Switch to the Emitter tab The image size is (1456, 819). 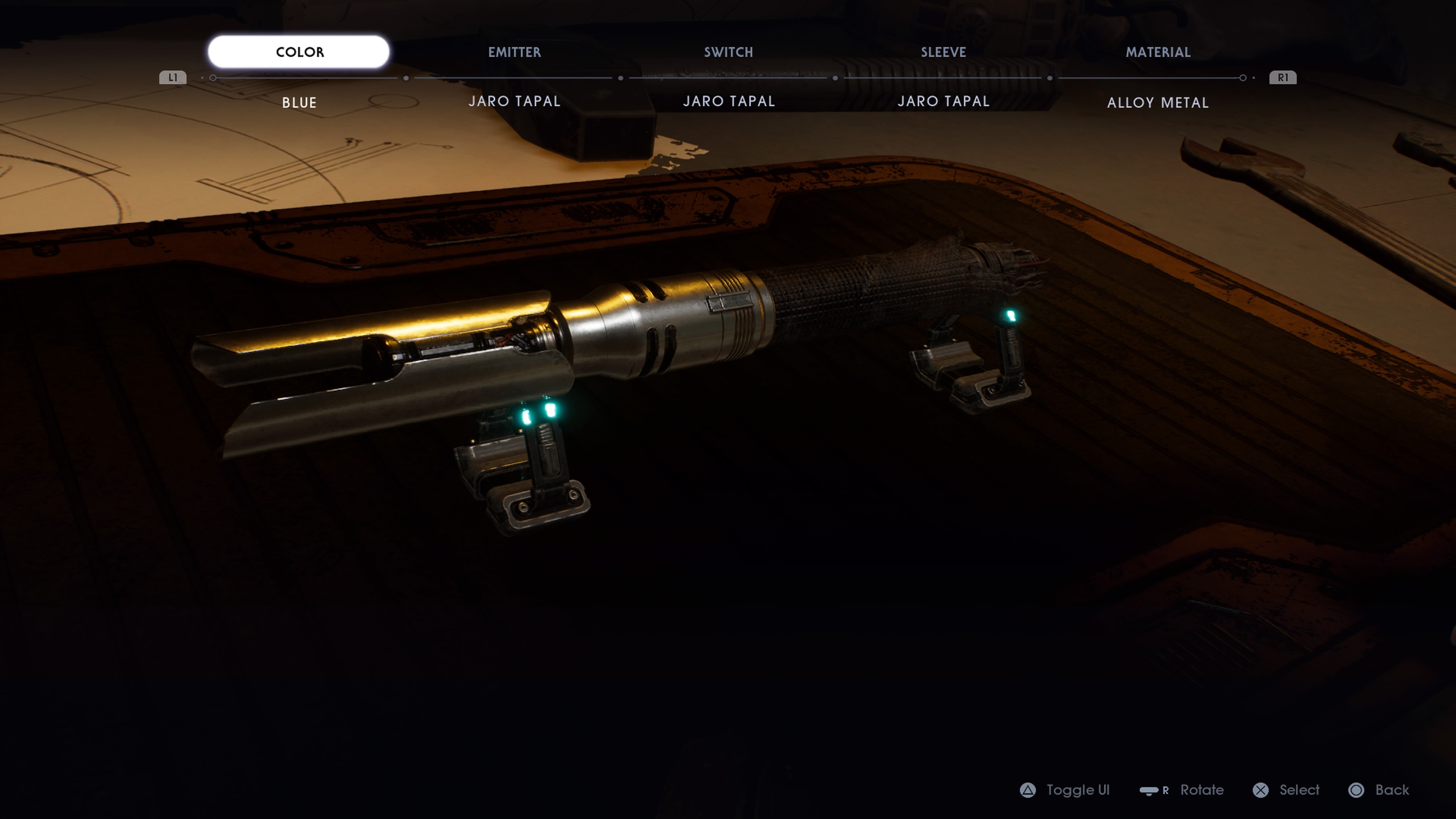515,52
